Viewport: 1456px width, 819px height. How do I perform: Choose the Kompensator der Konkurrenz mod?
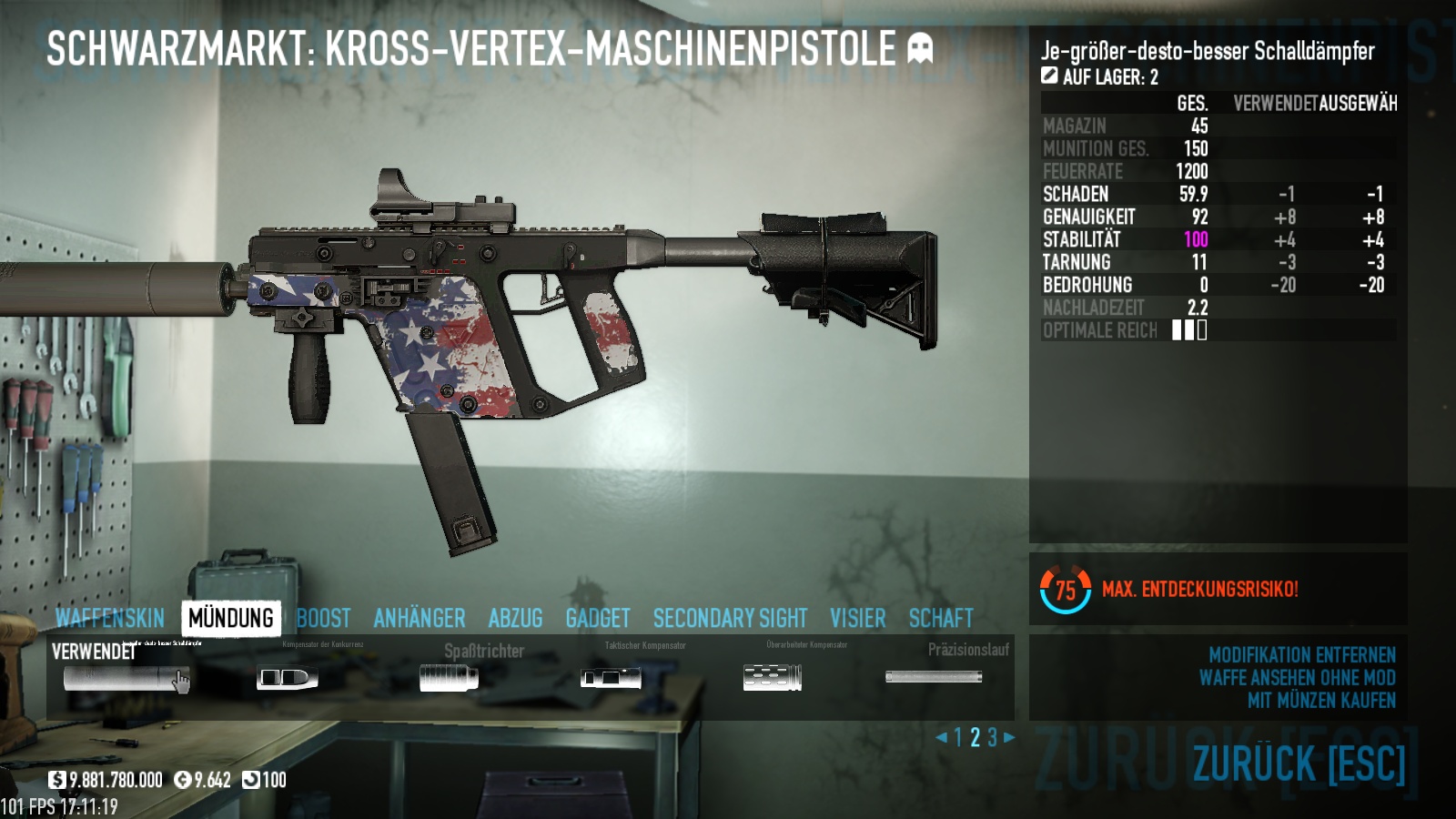pyautogui.click(x=287, y=678)
